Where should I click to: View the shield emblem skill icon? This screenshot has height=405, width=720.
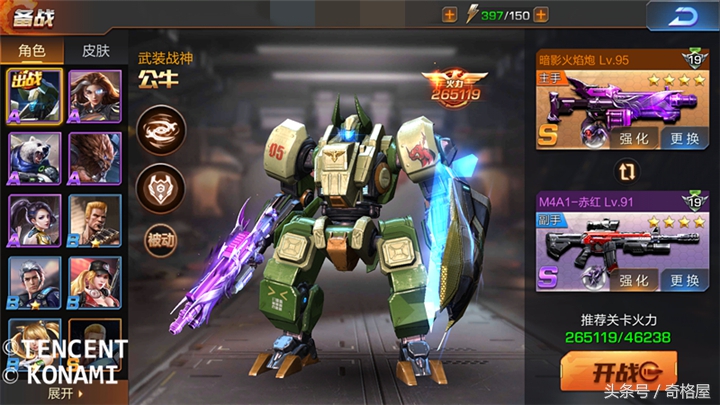tap(161, 185)
